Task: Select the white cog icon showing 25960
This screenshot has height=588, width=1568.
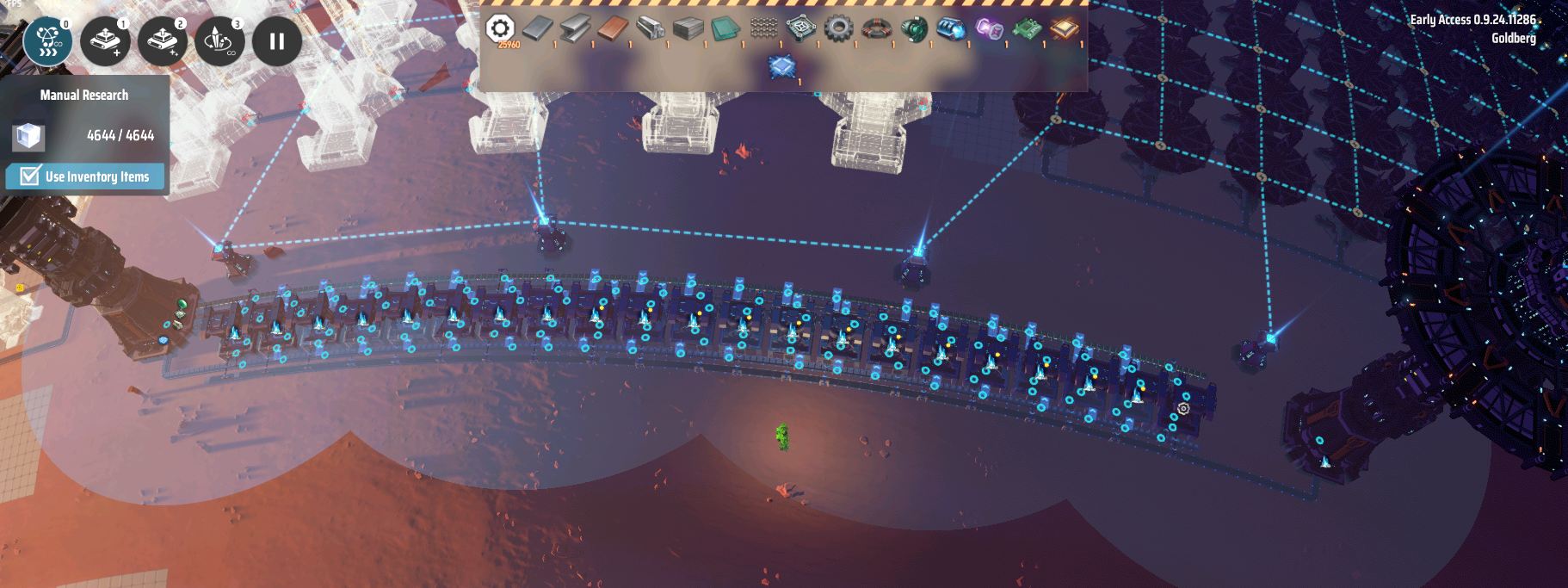Action: [500, 28]
